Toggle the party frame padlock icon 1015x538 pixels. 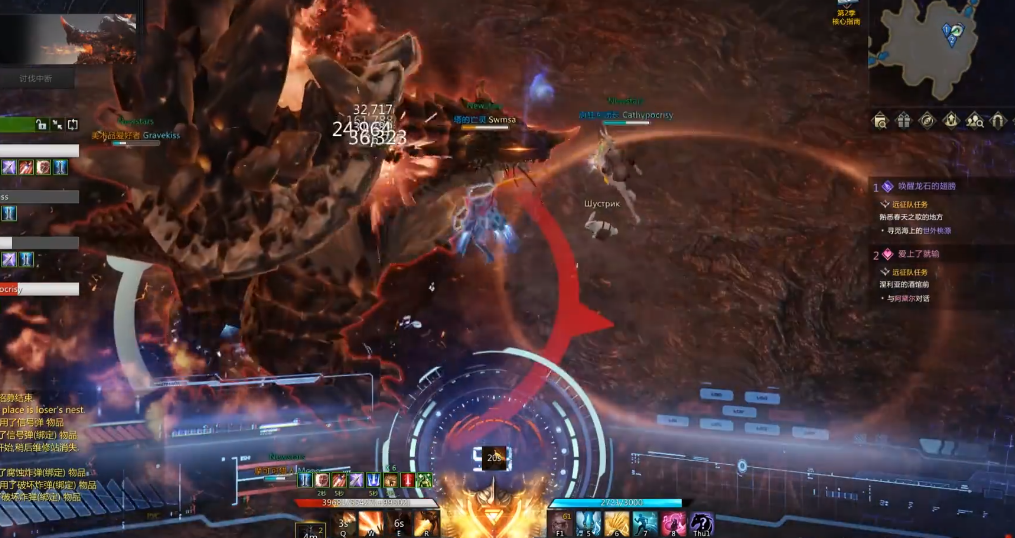tap(41, 125)
